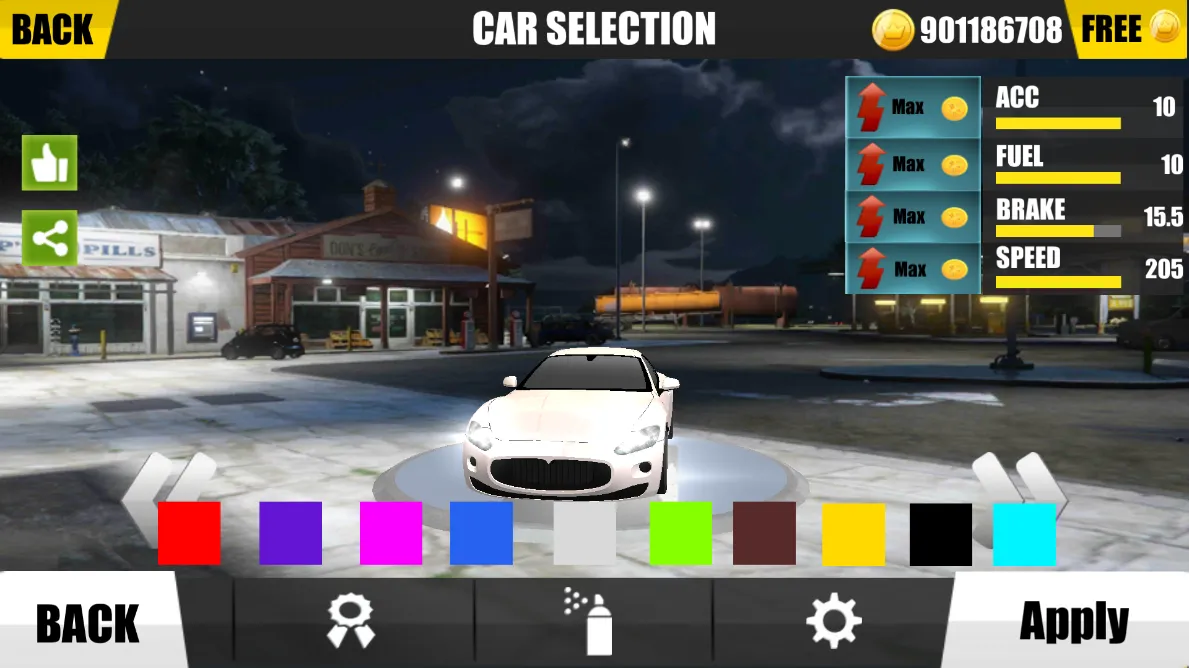Switch to the next car with the right arrow
1189x668 pixels.
1020,485
